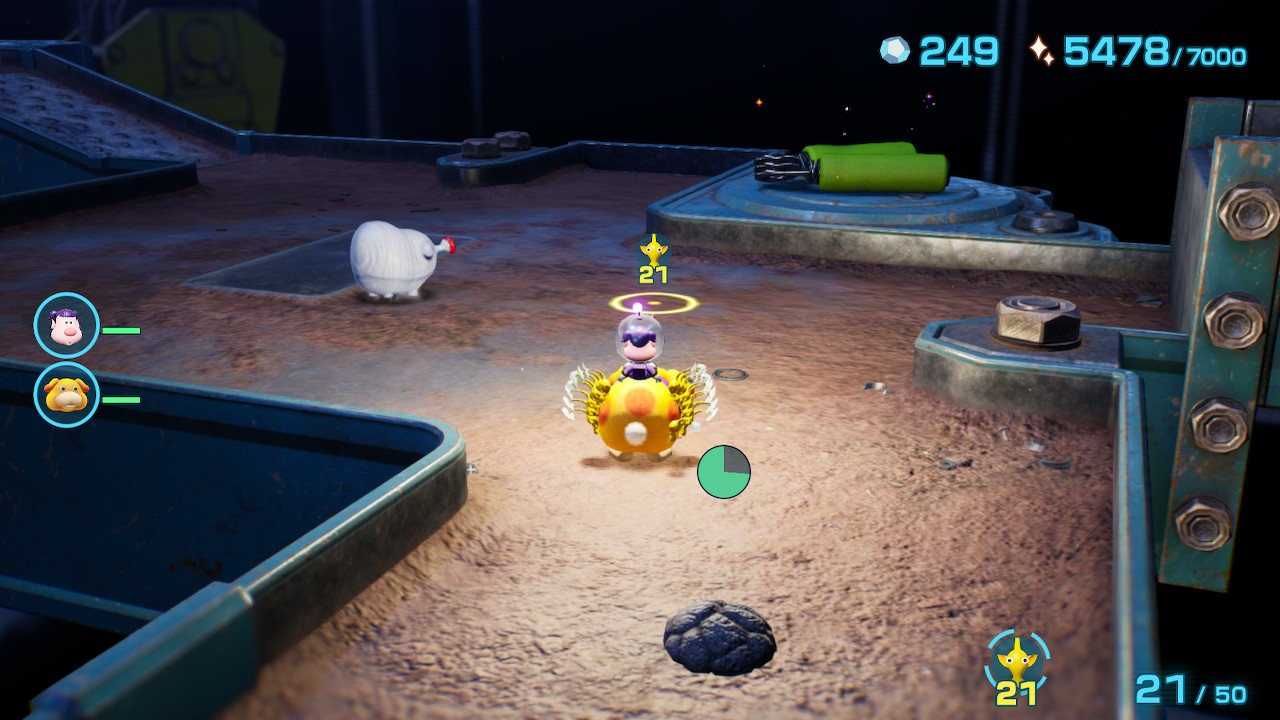1280x720 pixels.
Task: Select the Oatchi dog portrait
Action: click(x=66, y=395)
